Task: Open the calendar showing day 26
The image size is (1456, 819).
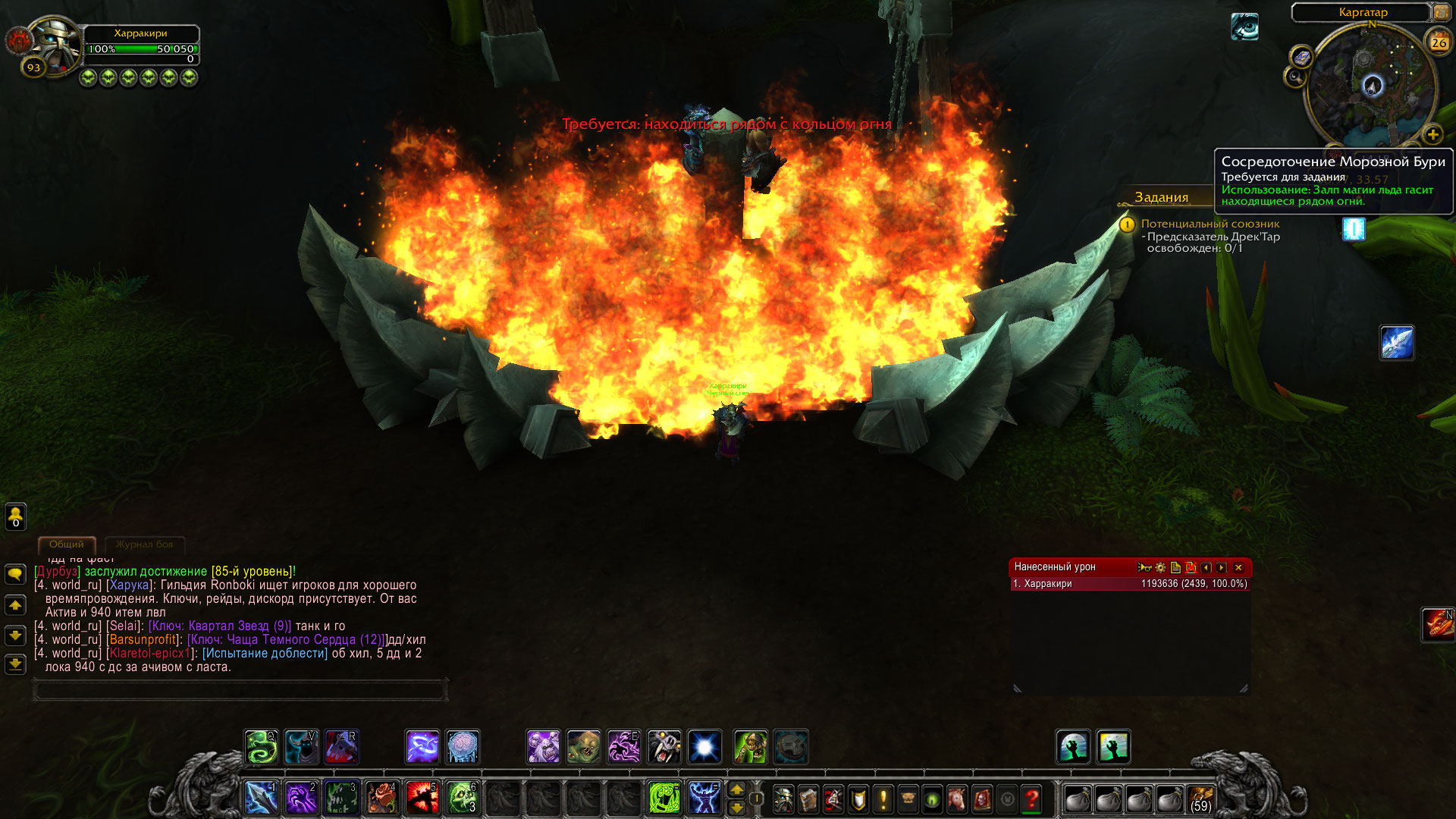Action: coord(1439,42)
